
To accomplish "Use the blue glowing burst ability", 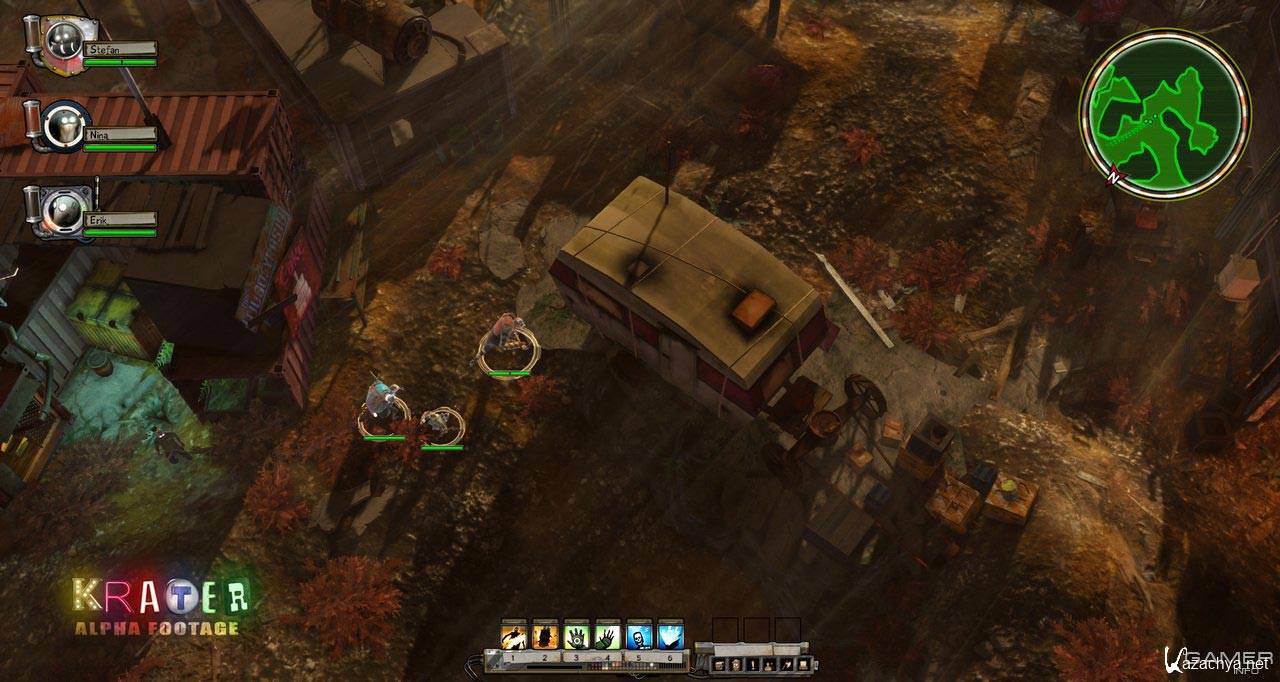I will [x=669, y=635].
